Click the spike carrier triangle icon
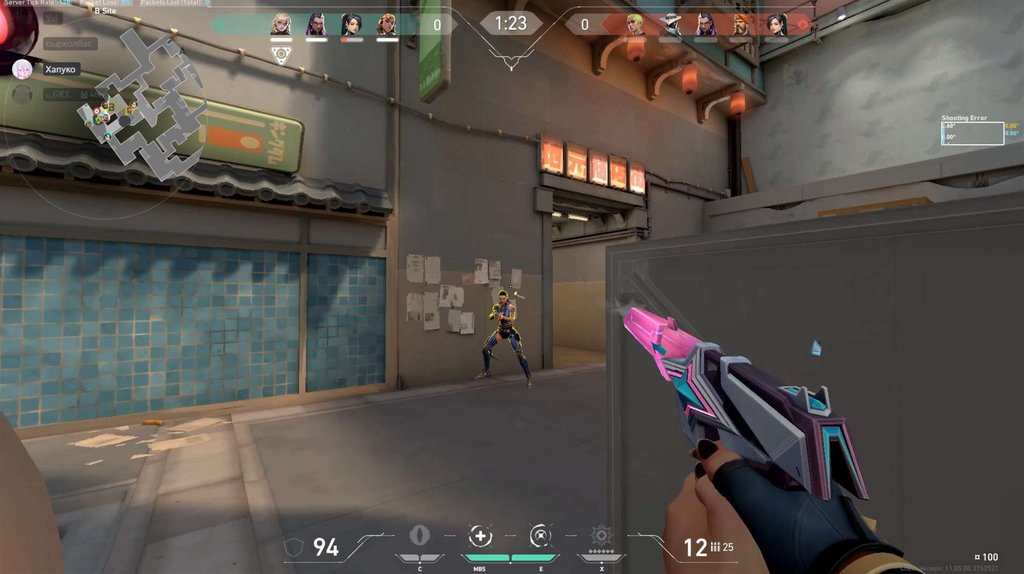The height and width of the screenshot is (574, 1024). point(282,57)
